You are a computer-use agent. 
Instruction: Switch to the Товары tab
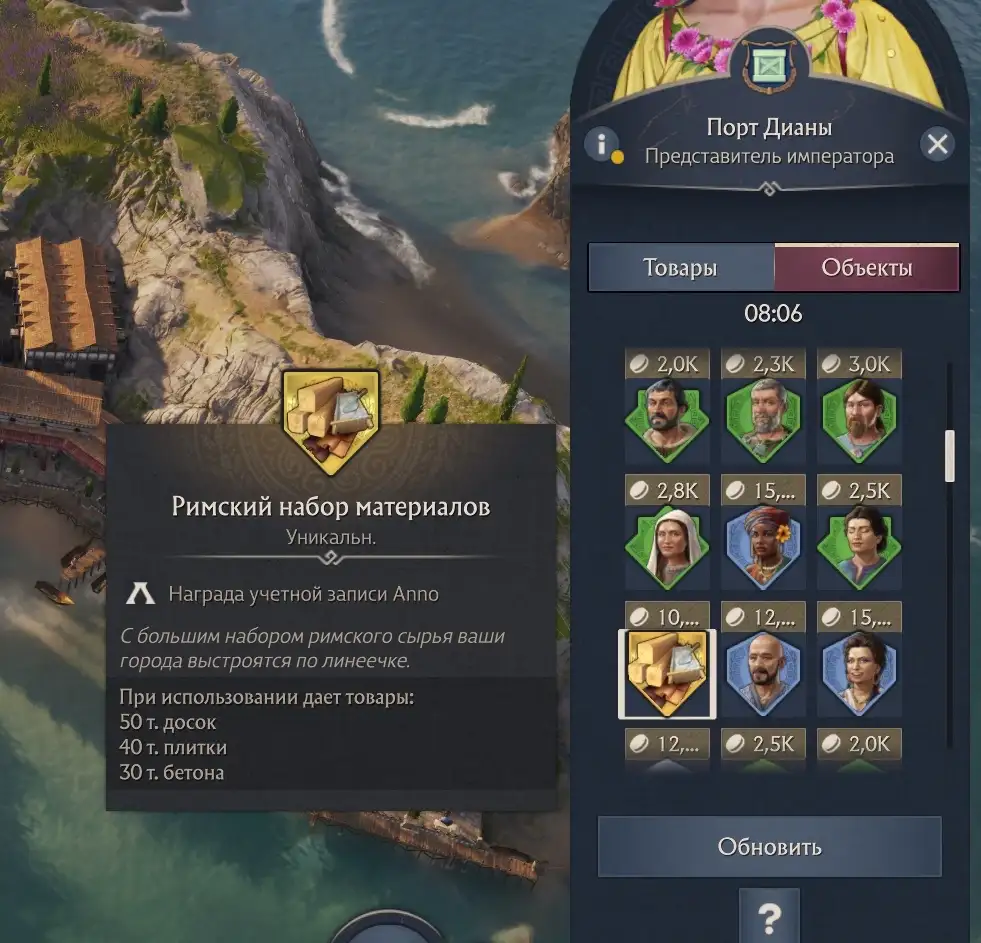click(x=680, y=268)
